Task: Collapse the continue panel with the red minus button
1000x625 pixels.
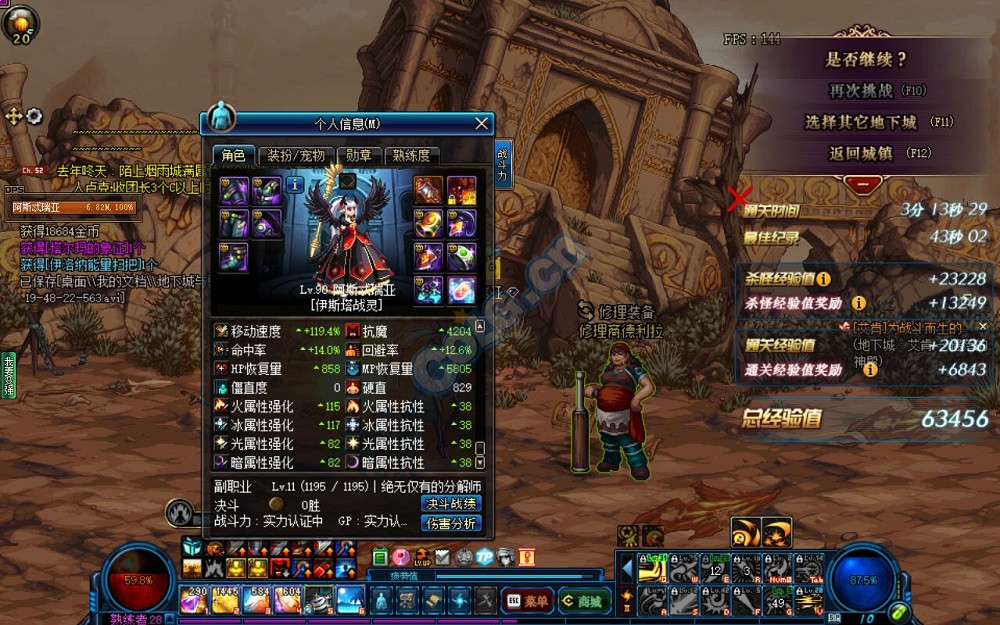Action: tap(862, 184)
